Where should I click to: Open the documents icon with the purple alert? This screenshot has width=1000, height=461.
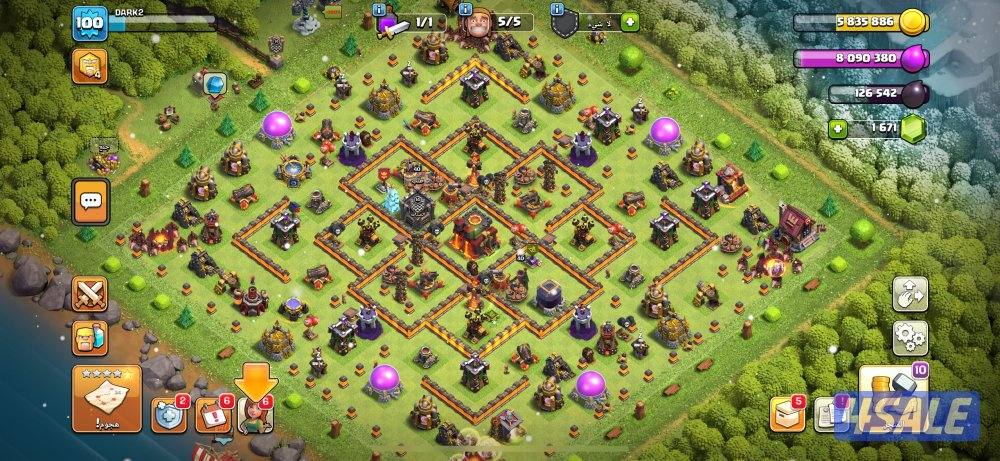(826, 414)
